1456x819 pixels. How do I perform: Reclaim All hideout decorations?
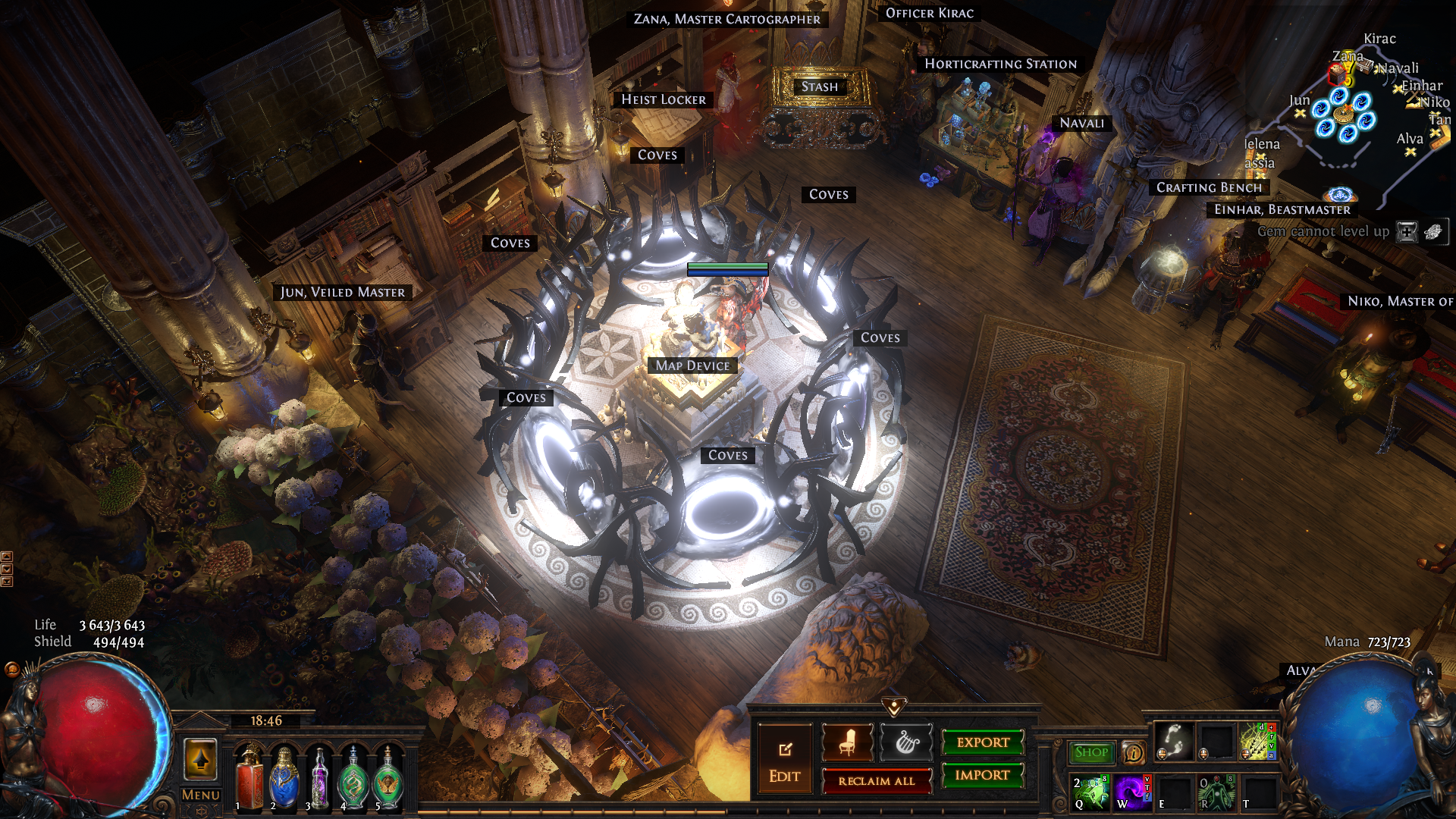pos(877,781)
